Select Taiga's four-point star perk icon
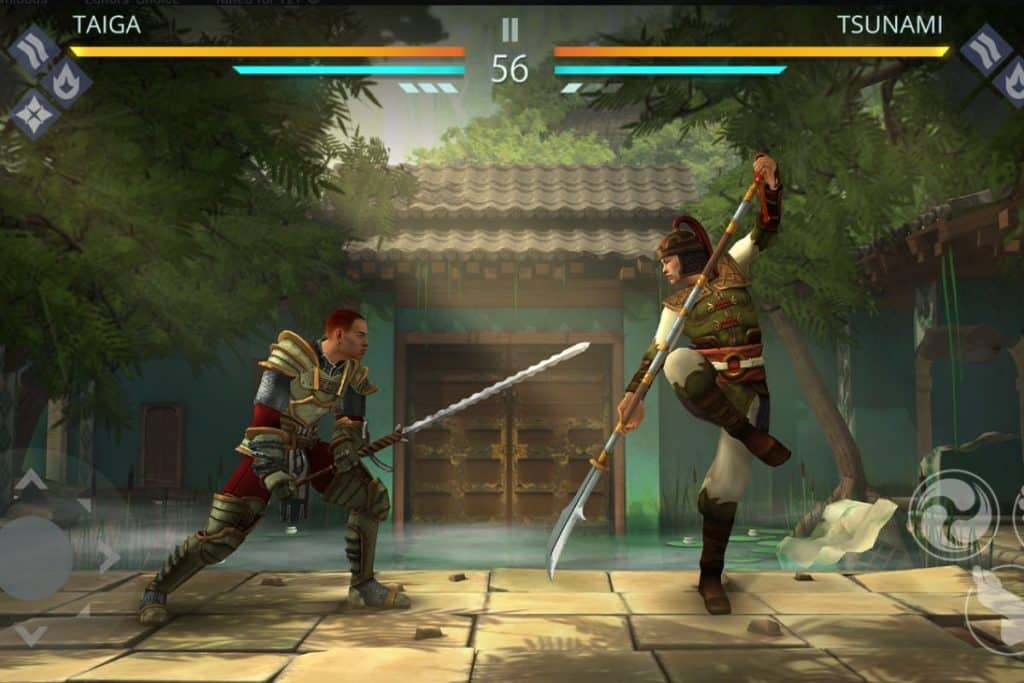 click(x=34, y=114)
